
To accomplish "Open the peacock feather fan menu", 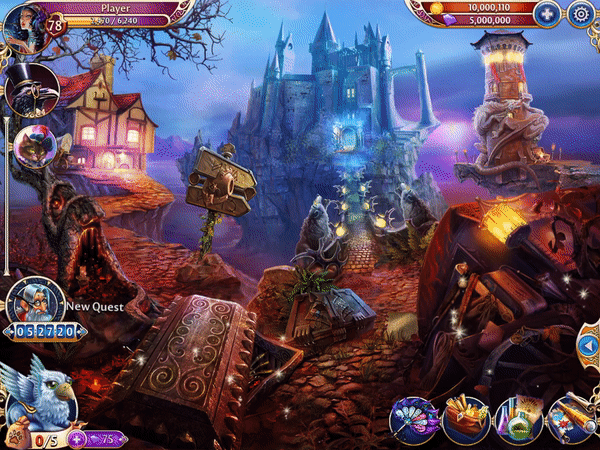I will [x=412, y=418].
